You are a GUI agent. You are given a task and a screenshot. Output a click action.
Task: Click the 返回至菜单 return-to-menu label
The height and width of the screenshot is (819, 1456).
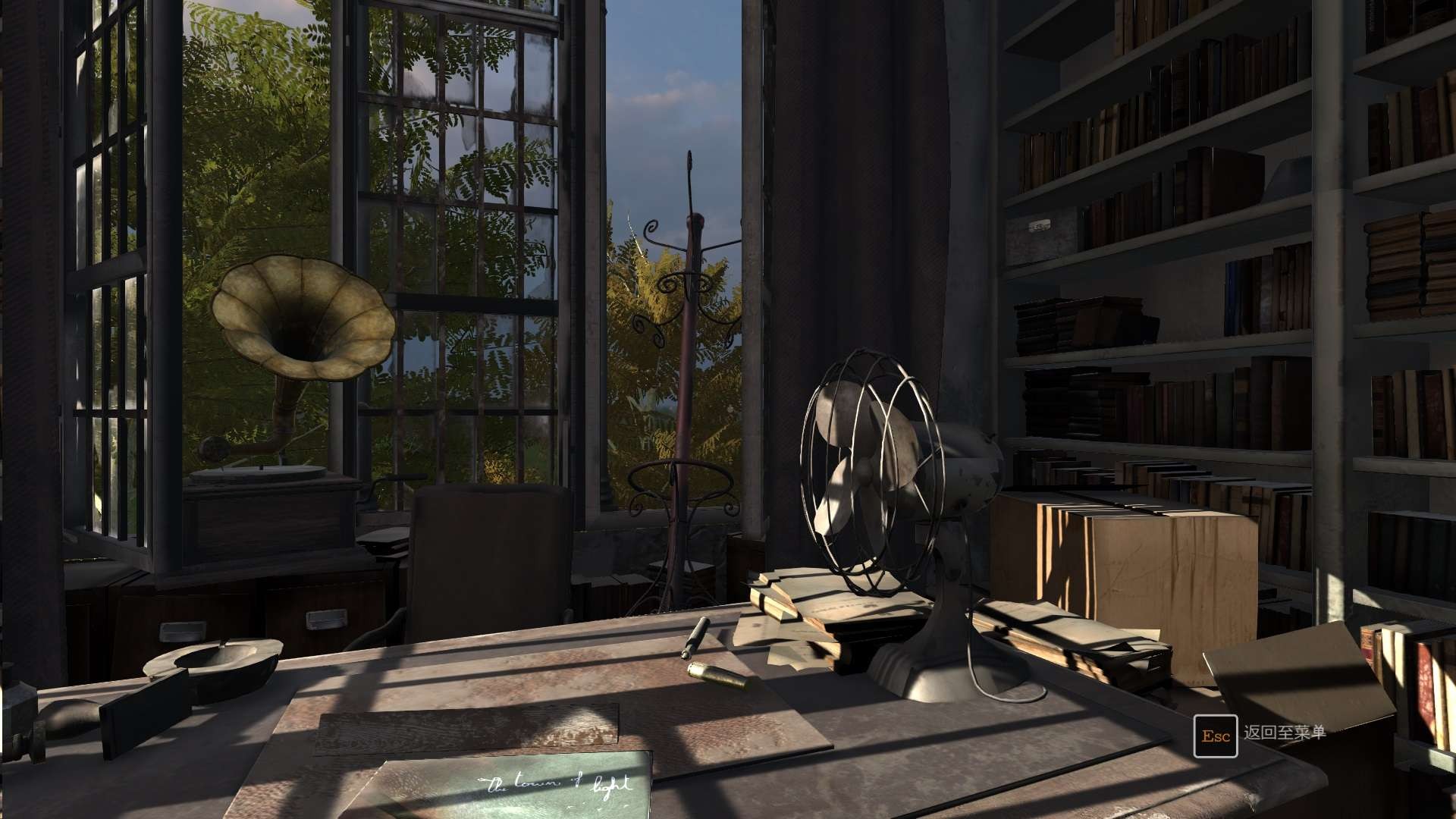1284,733
